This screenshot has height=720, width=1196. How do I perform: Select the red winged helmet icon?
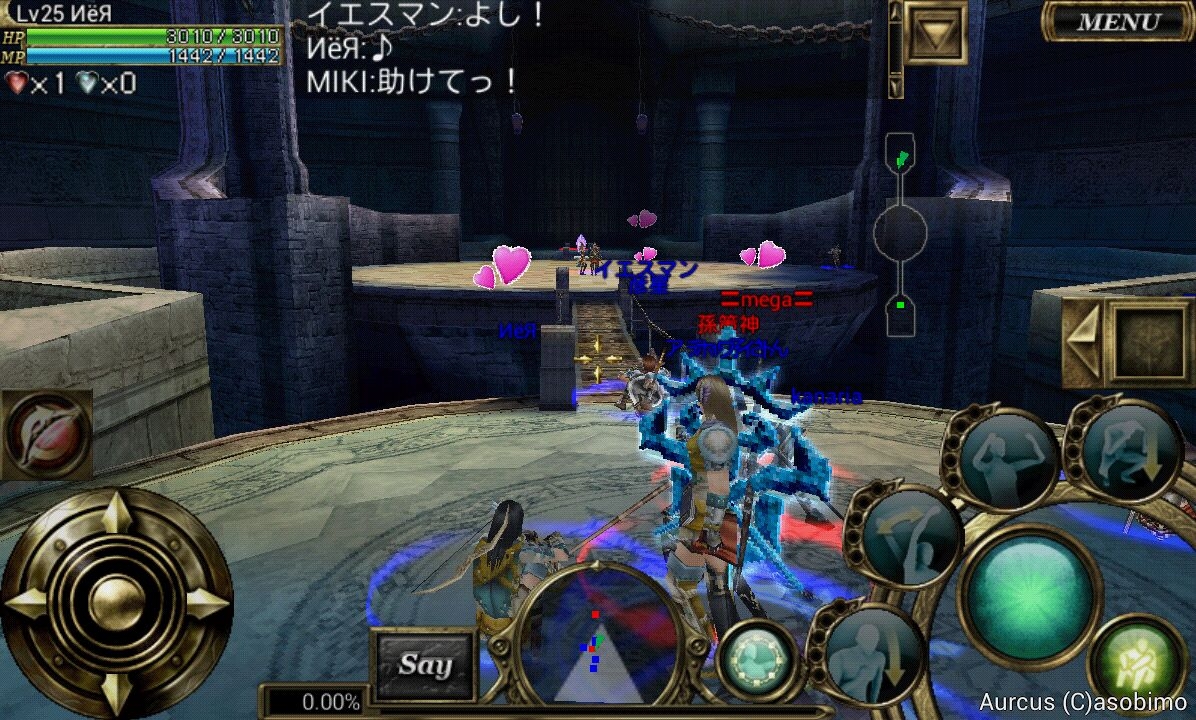point(46,434)
